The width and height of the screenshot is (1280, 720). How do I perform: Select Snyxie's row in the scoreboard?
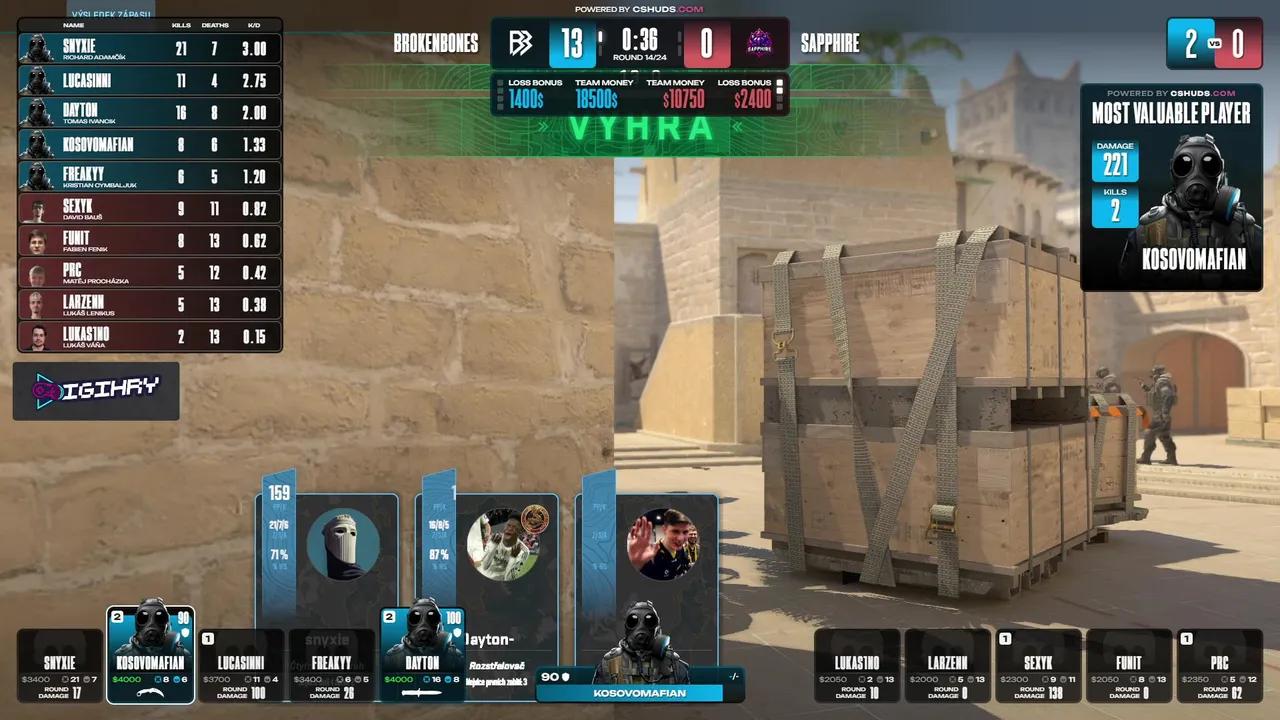pos(150,49)
